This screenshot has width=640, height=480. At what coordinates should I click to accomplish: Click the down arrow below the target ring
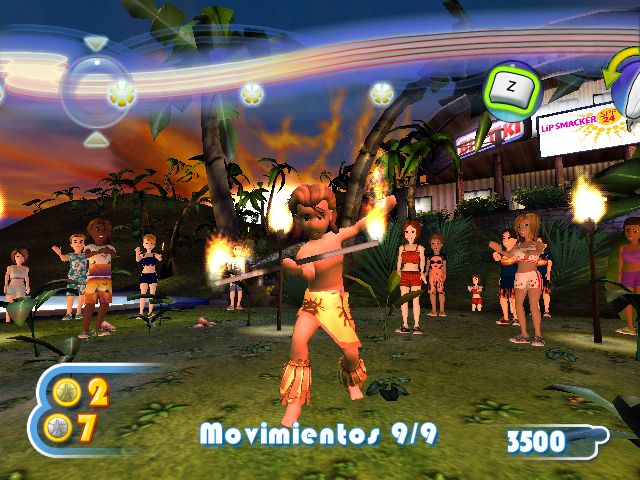(94, 137)
